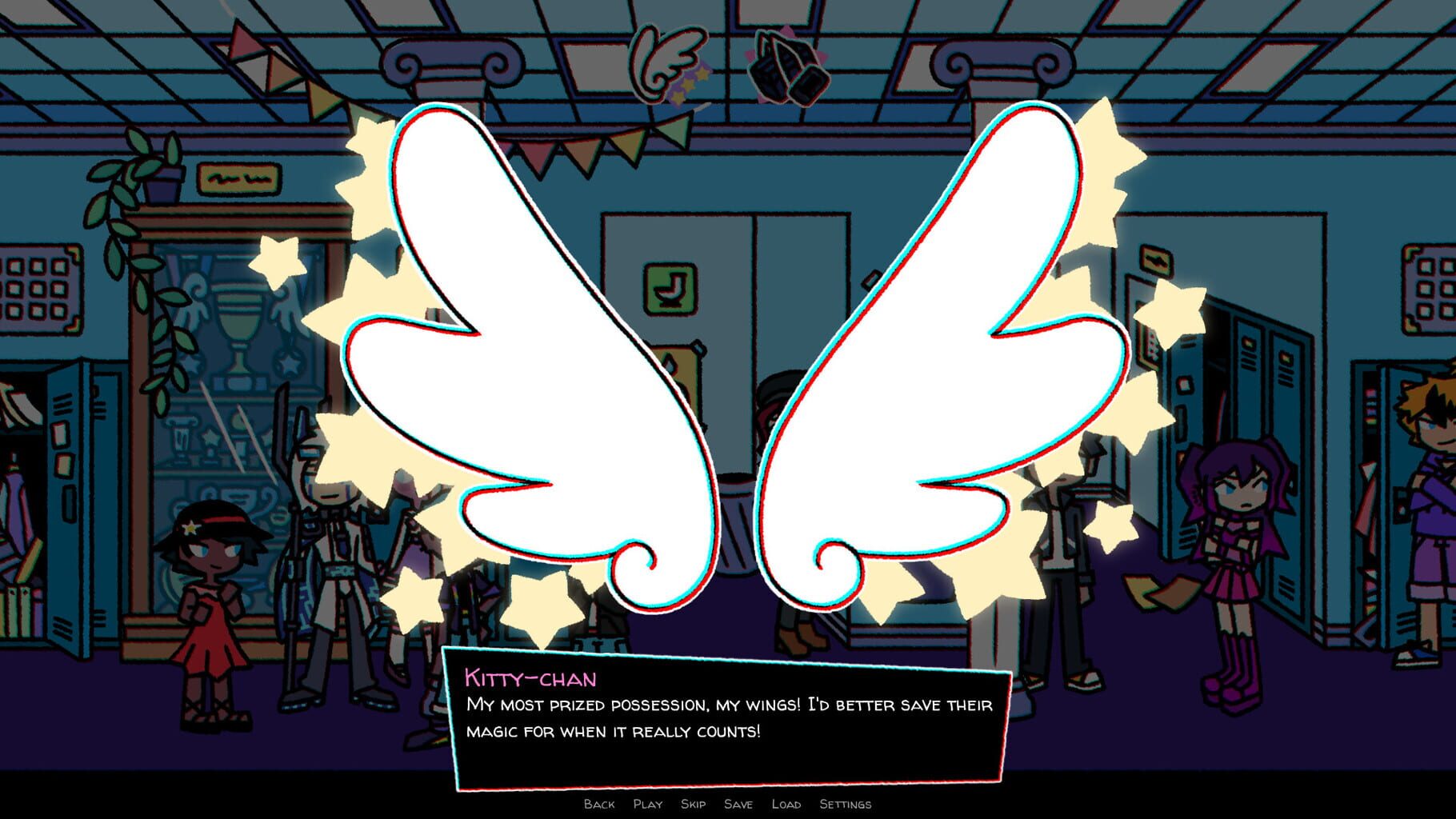Open the Load screen
Viewport: 1456px width, 819px height.
tap(789, 805)
